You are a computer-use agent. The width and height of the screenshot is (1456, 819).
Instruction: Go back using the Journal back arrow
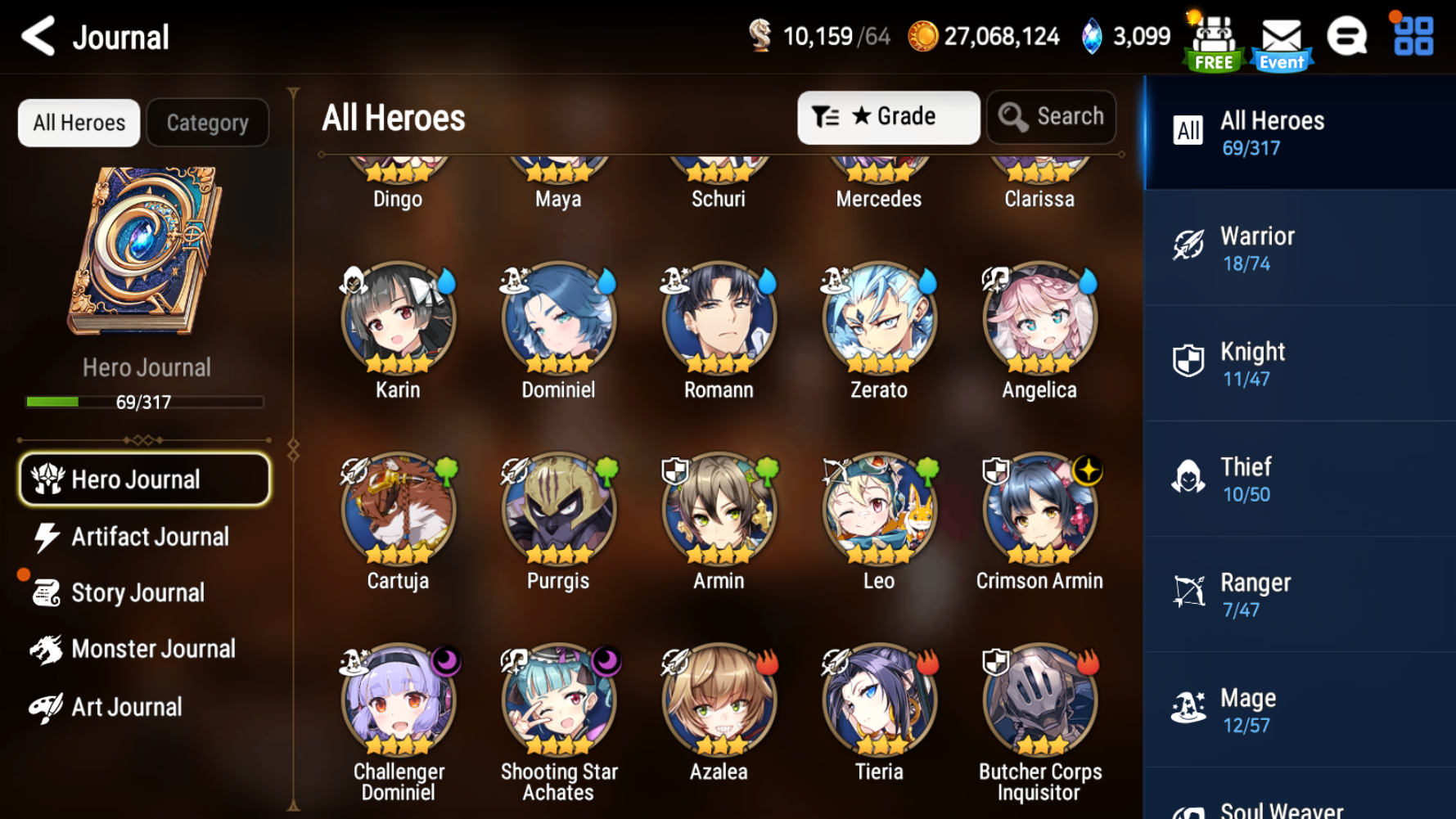(x=36, y=37)
